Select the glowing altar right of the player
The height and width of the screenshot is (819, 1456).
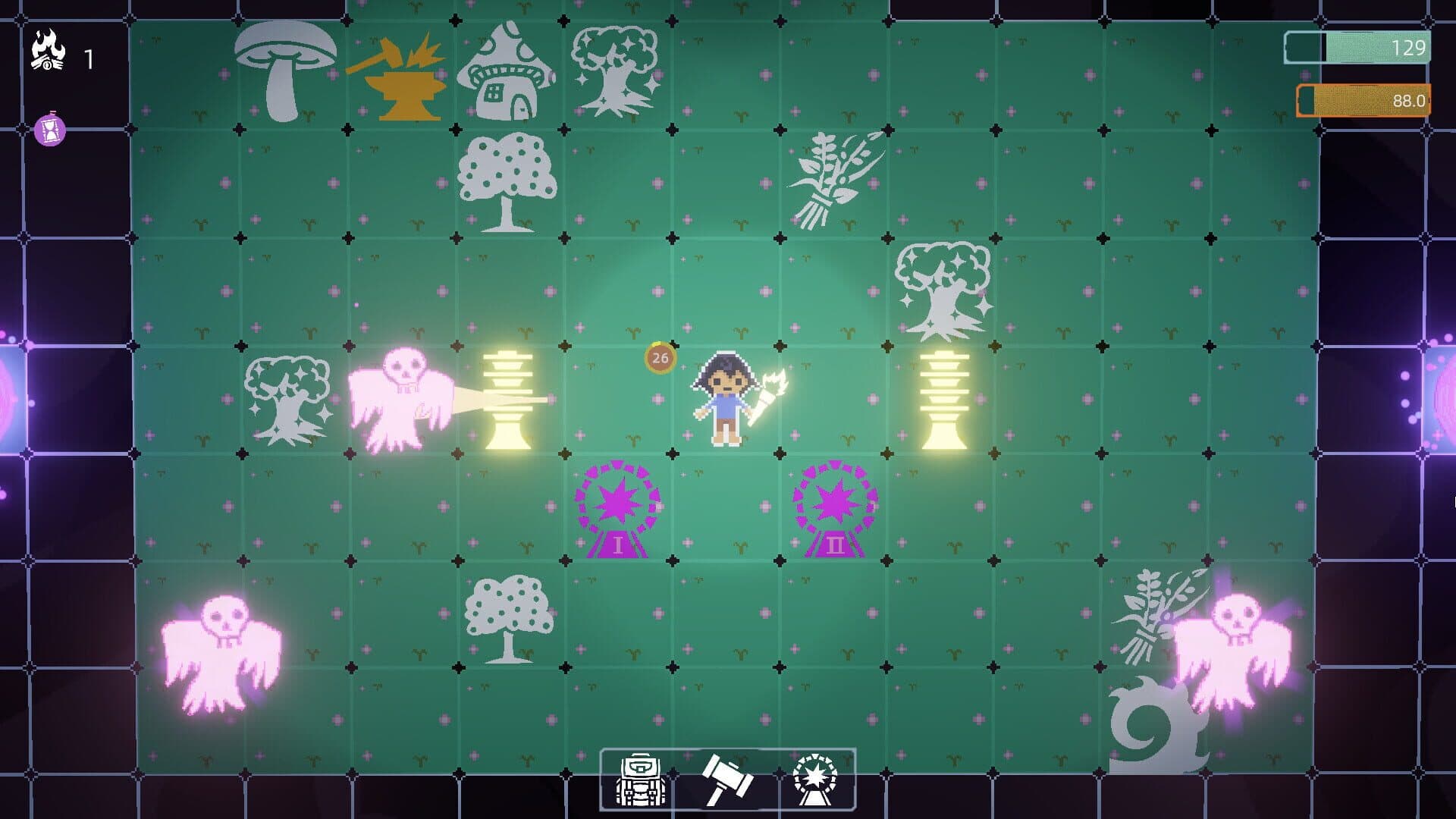pyautogui.click(x=943, y=398)
